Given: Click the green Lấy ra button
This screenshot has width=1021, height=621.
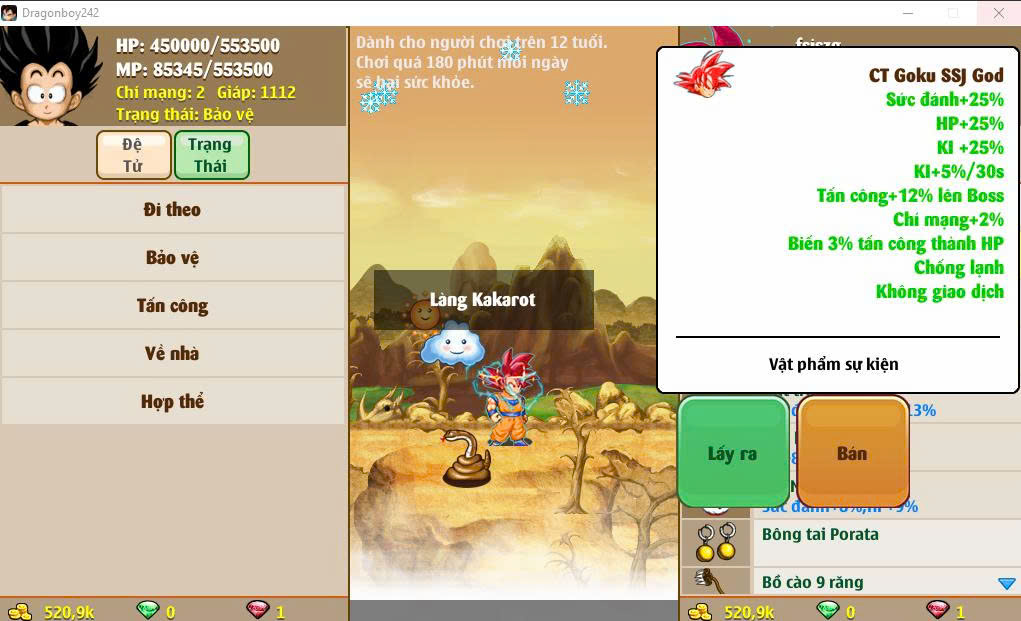Looking at the screenshot, I should point(733,453).
